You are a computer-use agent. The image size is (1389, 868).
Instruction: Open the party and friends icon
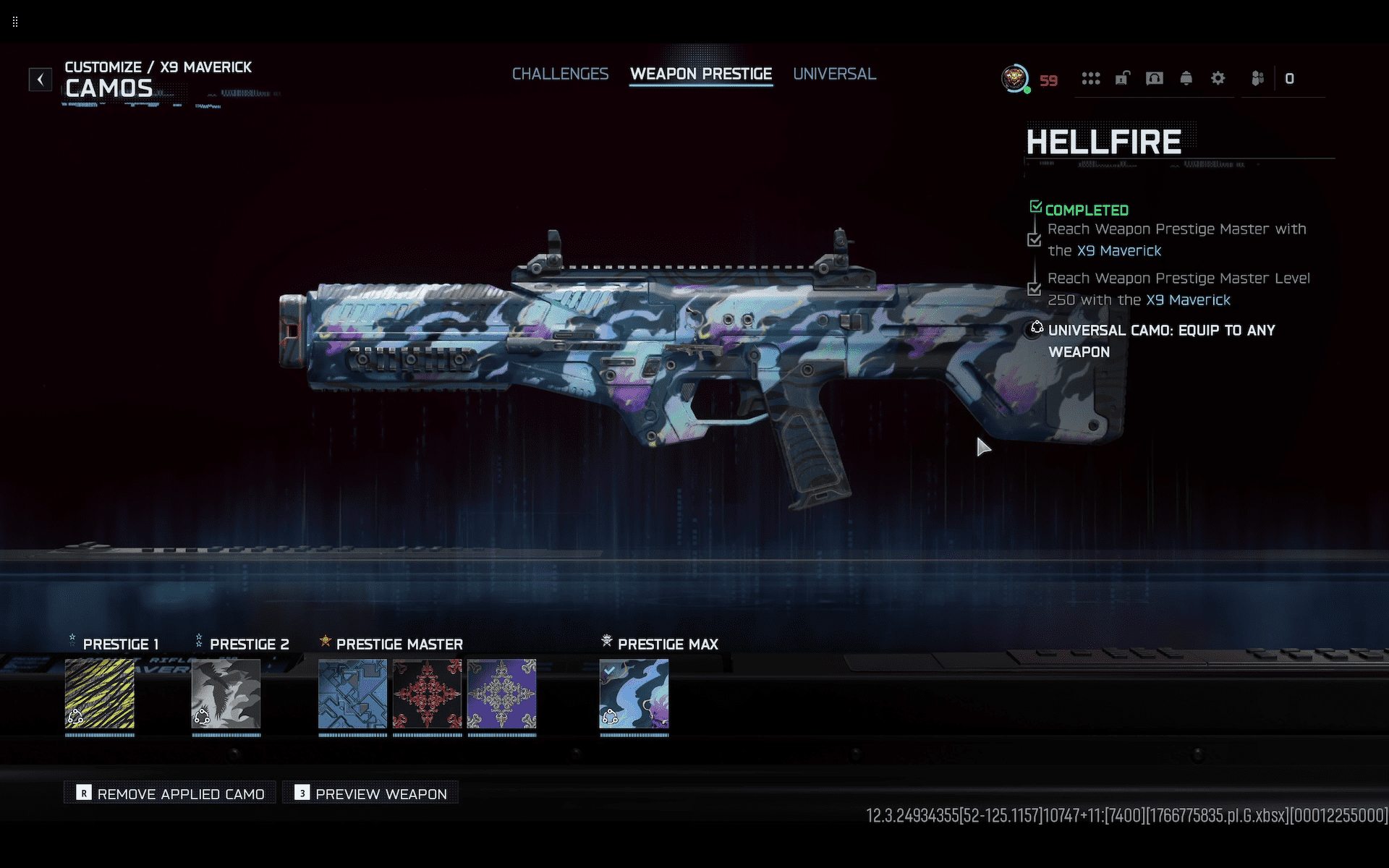tap(1258, 78)
